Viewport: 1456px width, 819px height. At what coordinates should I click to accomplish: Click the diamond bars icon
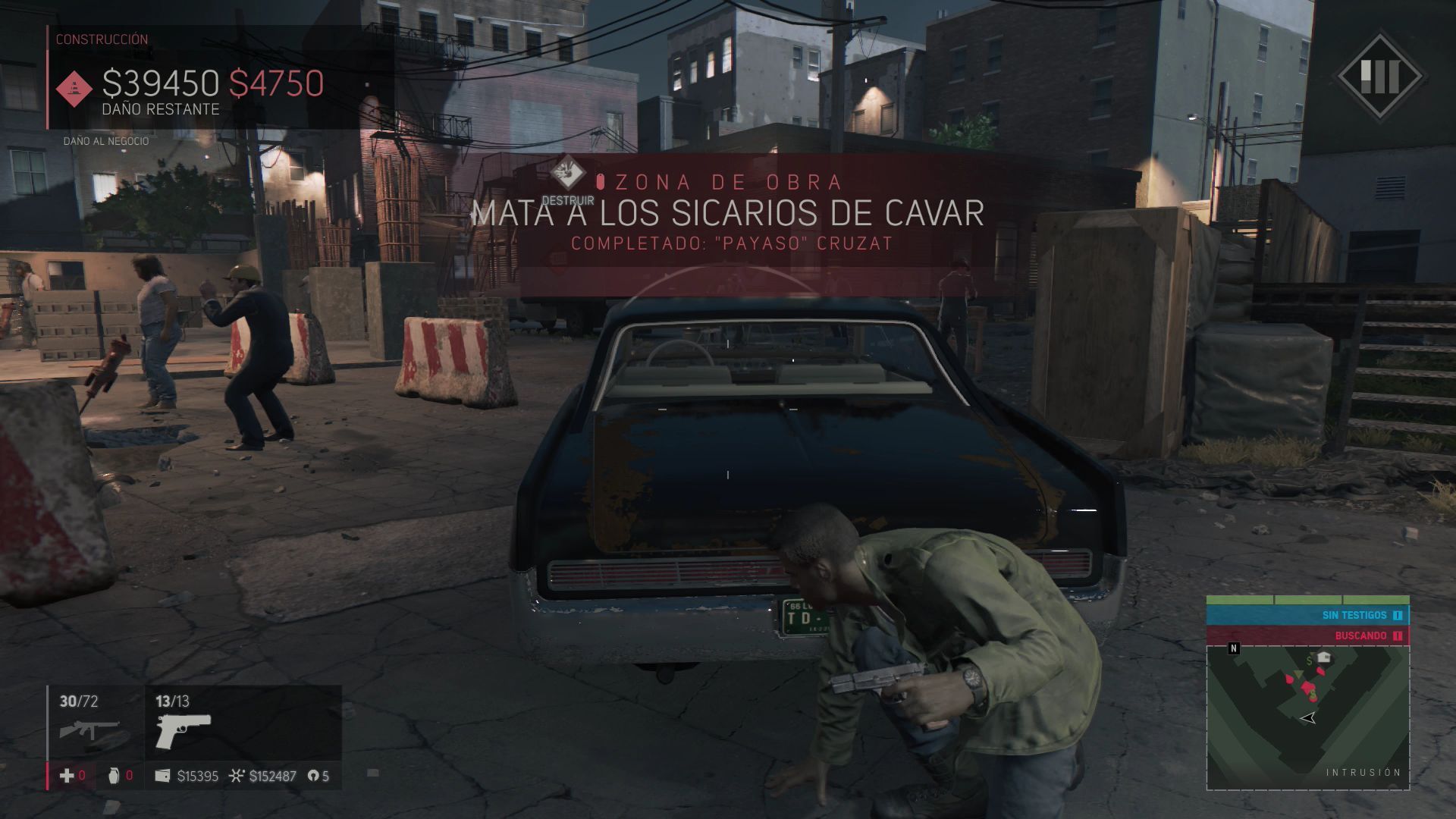[x=1379, y=76]
